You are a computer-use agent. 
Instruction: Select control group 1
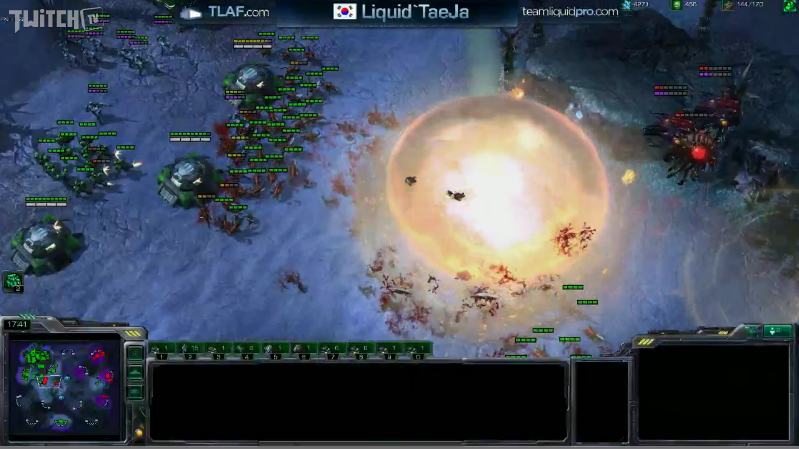coord(162,350)
